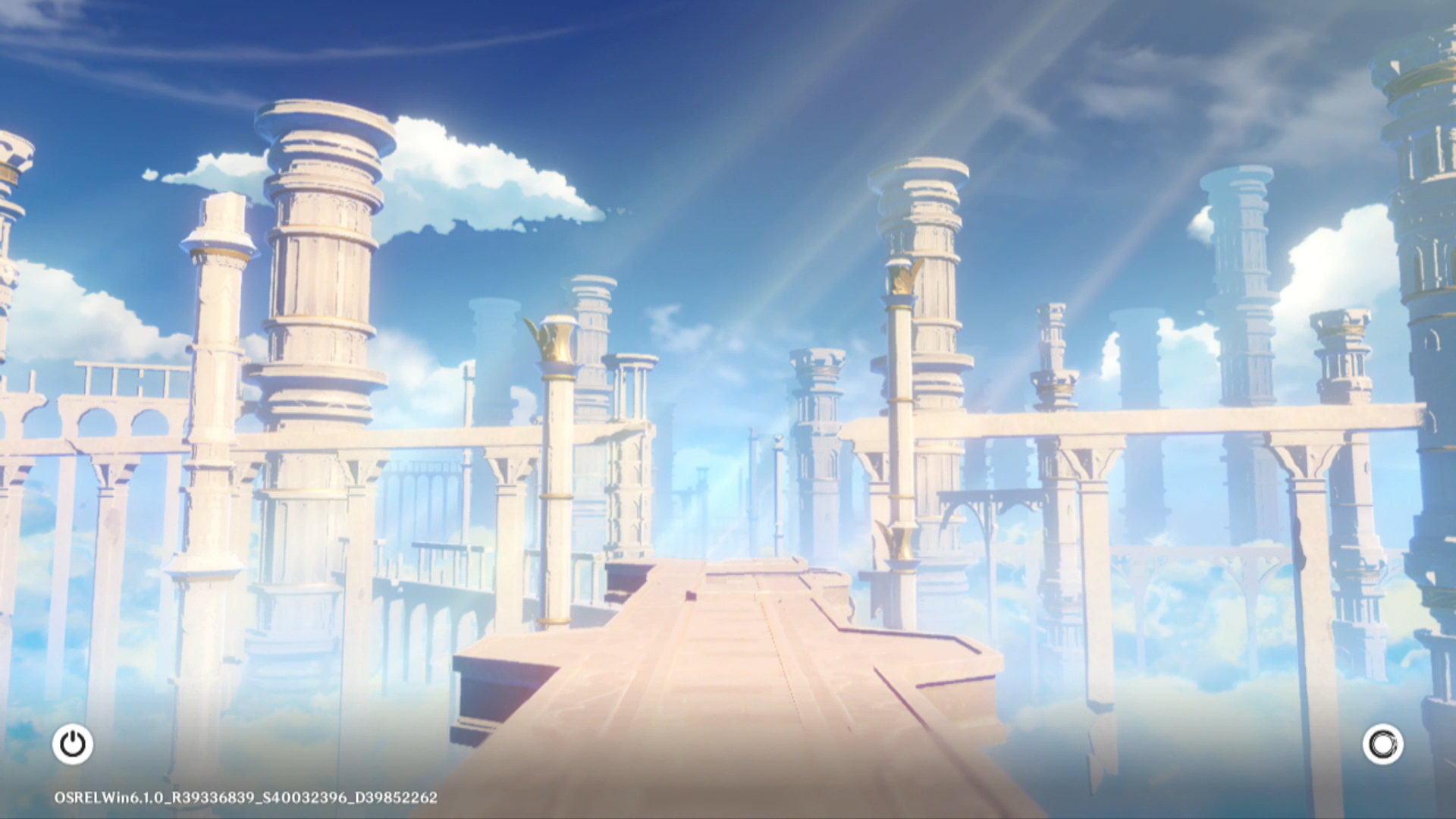Open the circular ring icon button
The height and width of the screenshot is (819, 1456).
point(1382,744)
